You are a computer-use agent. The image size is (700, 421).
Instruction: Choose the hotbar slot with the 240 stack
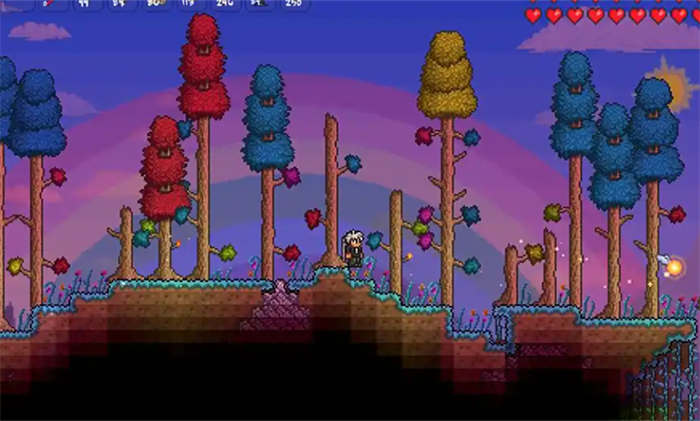(x=223, y=4)
